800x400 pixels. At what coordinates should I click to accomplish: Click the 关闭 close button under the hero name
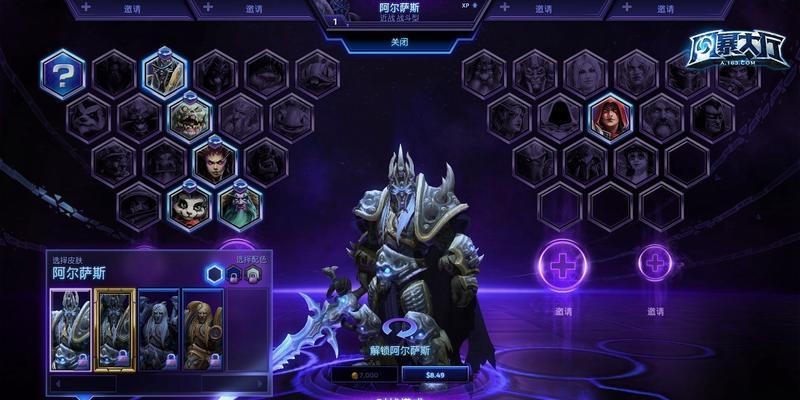pyautogui.click(x=399, y=43)
